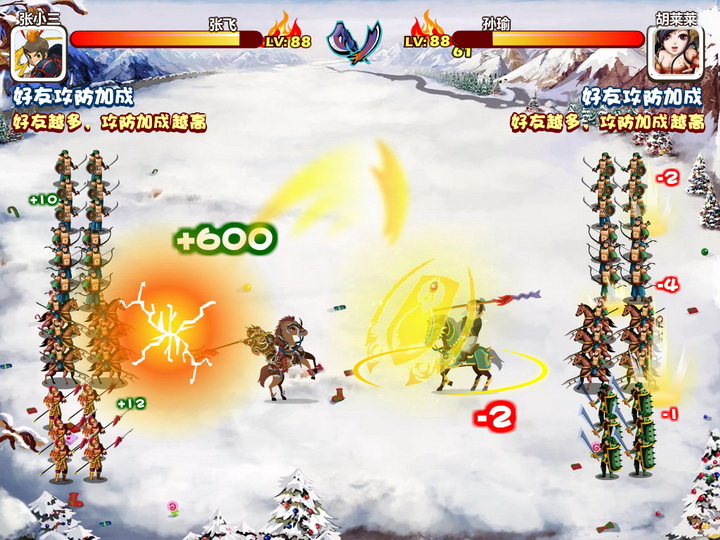
Task: Click the right player's female avatar portrait
Action: [x=676, y=52]
